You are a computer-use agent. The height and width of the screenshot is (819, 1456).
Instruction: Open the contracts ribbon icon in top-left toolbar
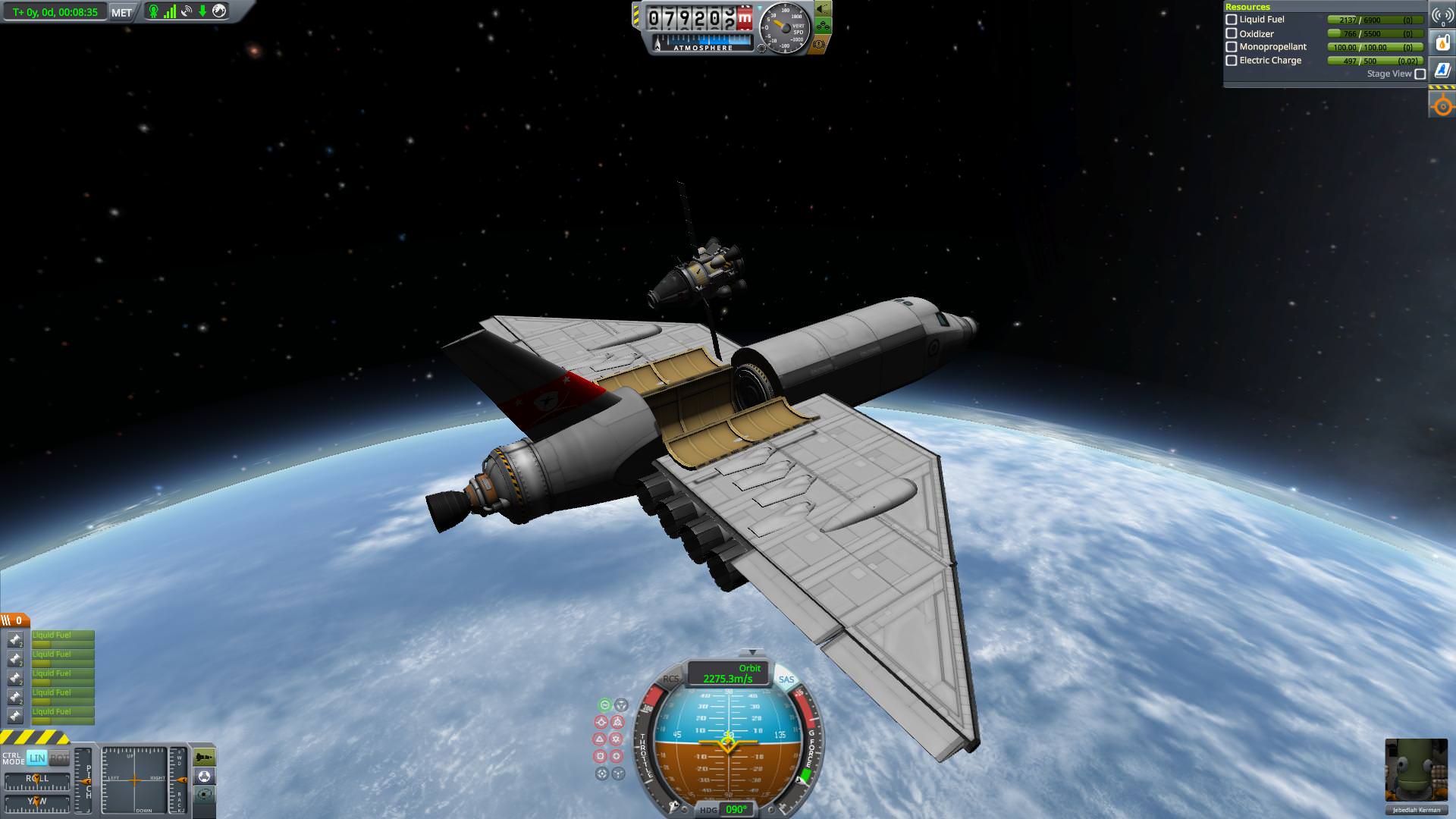pyautogui.click(x=153, y=11)
